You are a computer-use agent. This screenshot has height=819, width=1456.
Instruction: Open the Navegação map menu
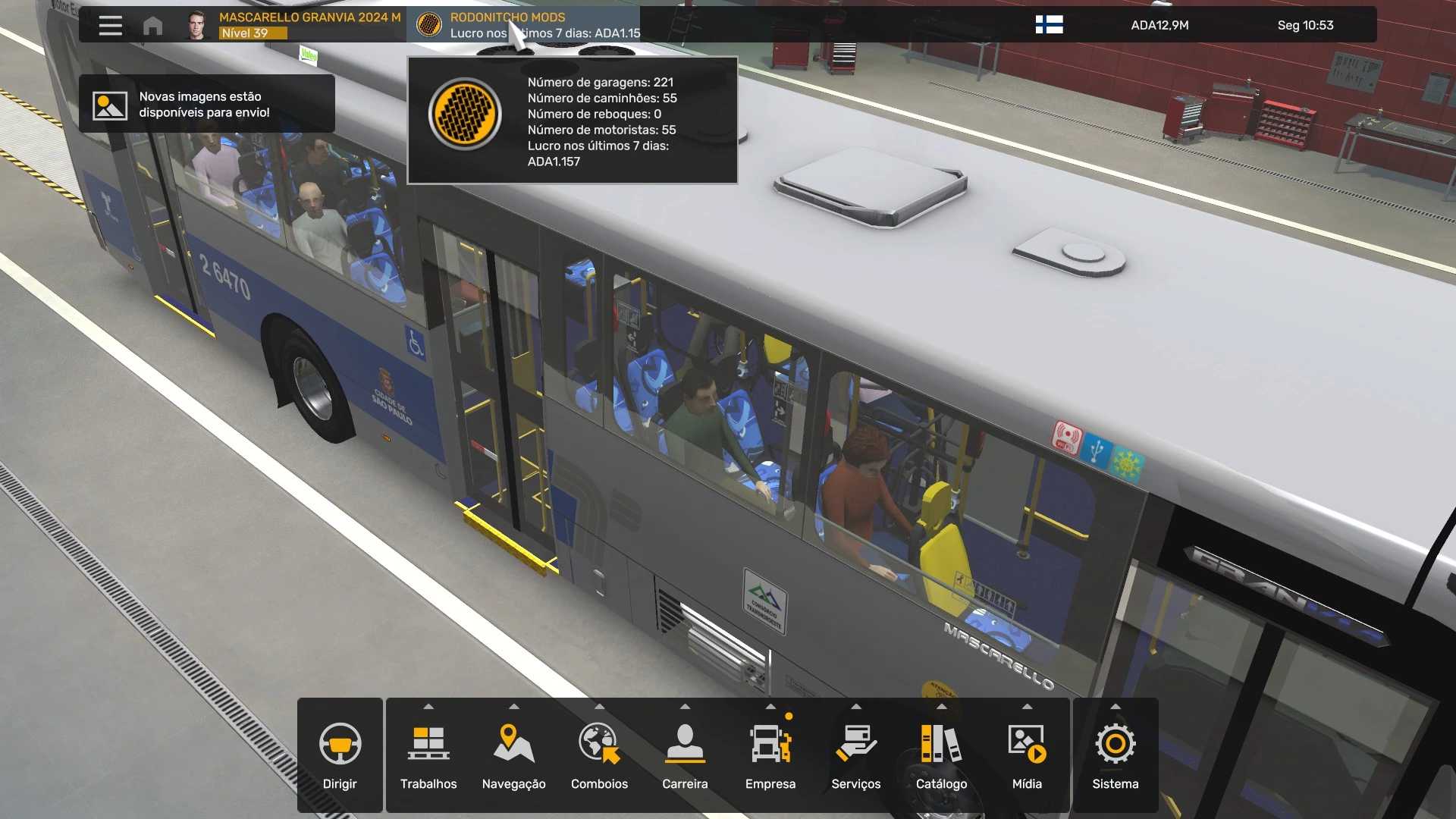513,755
